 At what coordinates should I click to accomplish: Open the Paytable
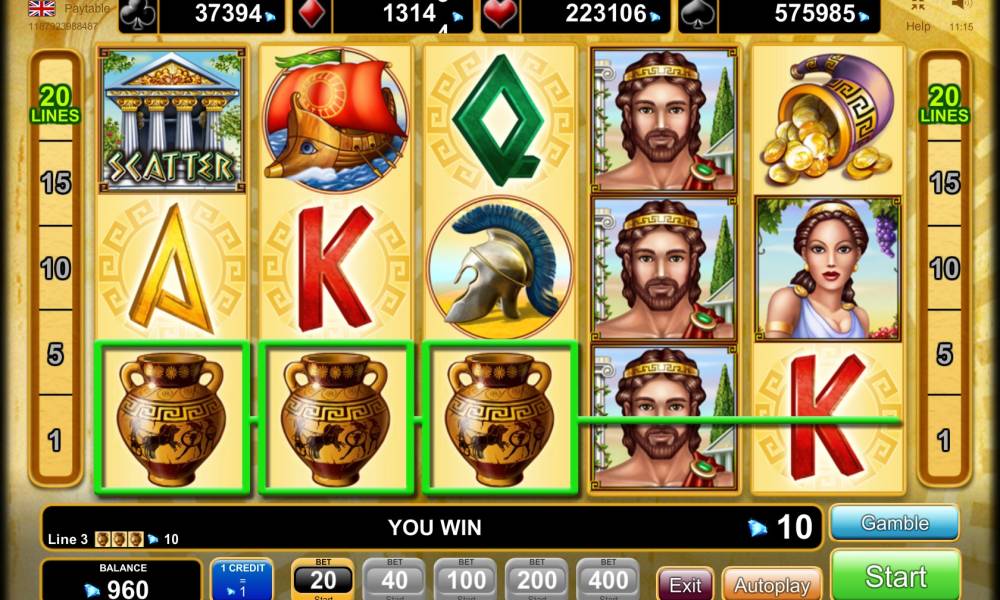(87, 9)
